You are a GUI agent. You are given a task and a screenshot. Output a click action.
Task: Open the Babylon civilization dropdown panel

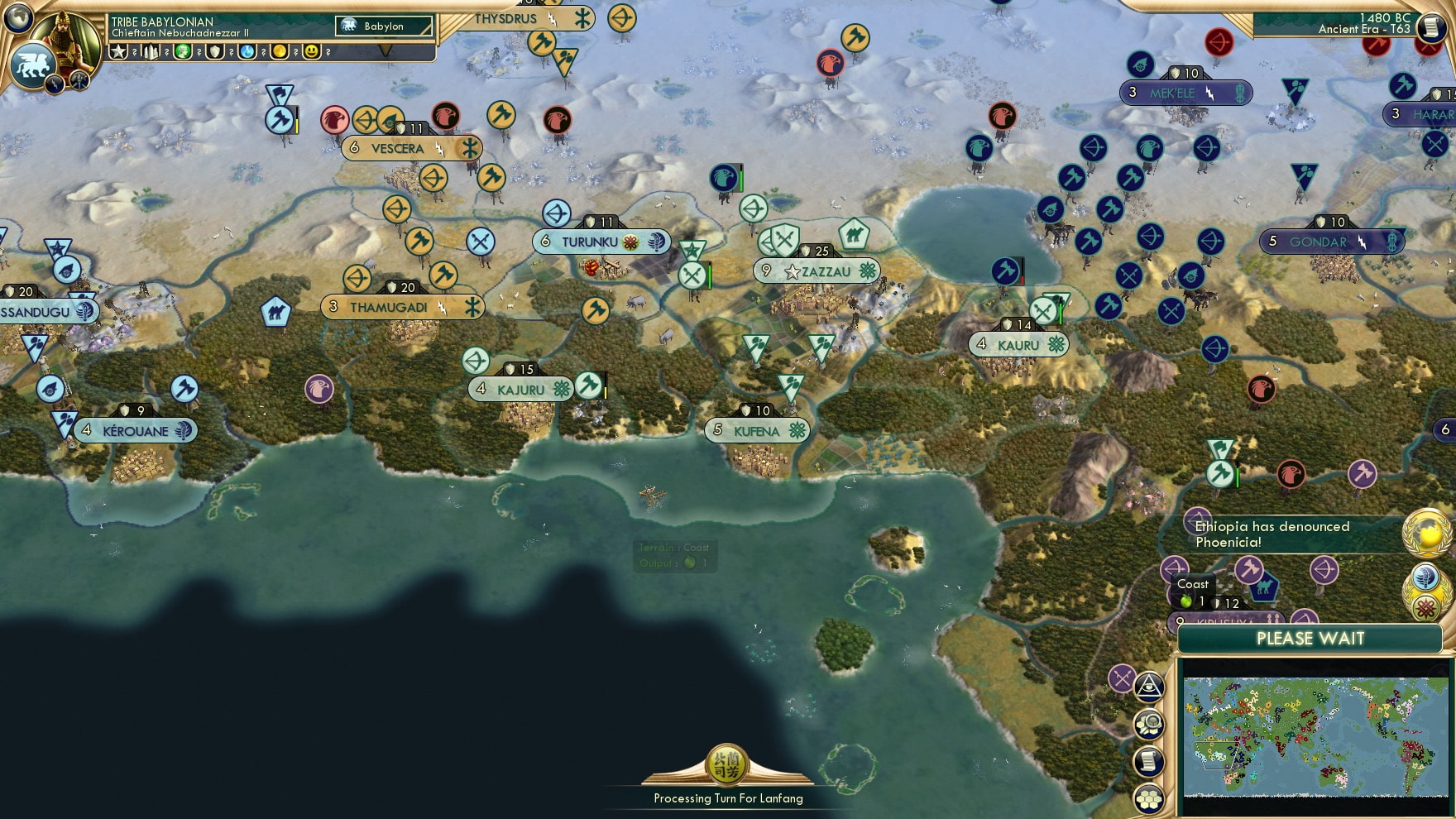[382, 26]
